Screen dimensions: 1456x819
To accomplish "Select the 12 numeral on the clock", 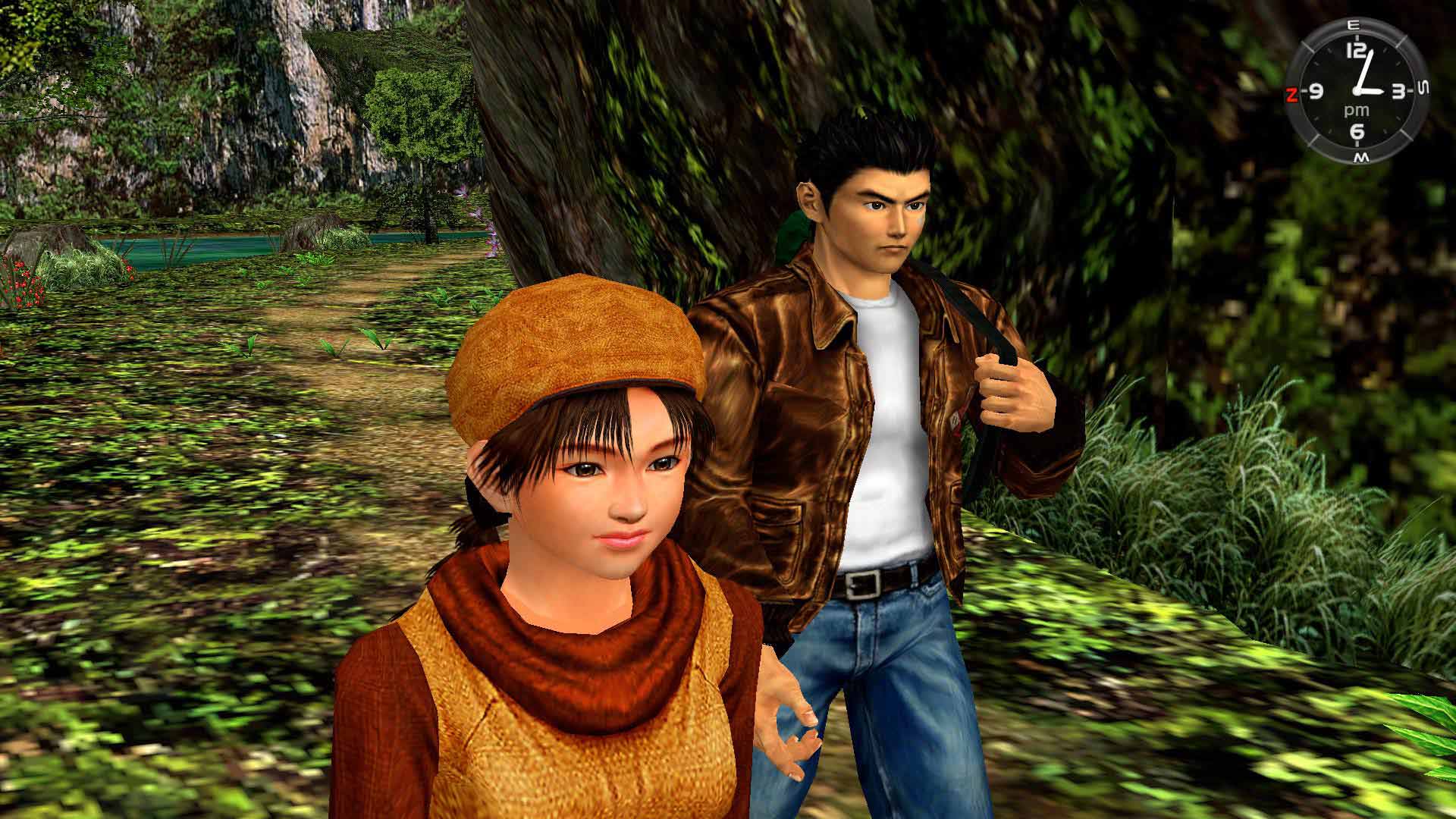I will click(1355, 50).
